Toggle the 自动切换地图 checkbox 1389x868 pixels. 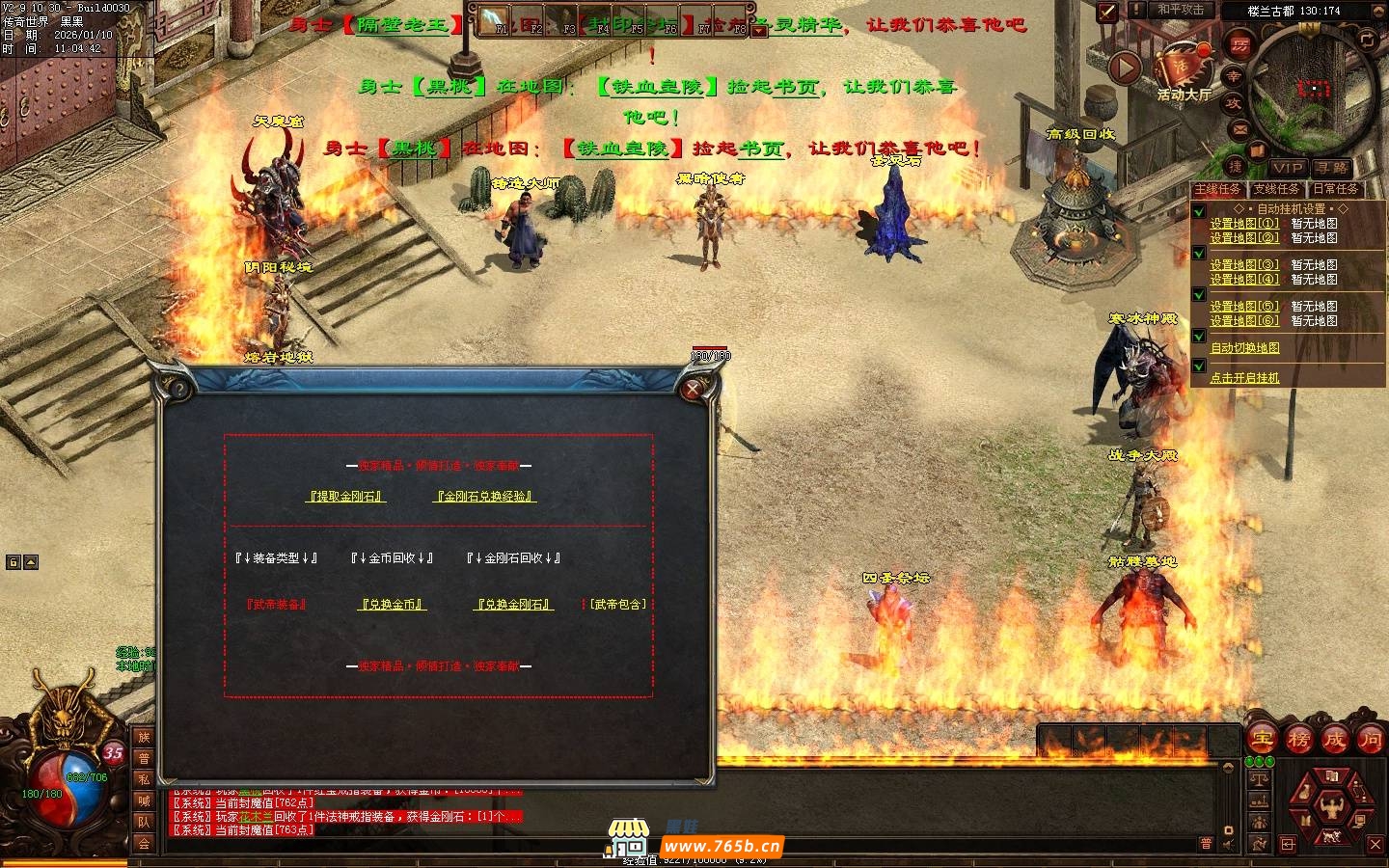click(x=1199, y=337)
